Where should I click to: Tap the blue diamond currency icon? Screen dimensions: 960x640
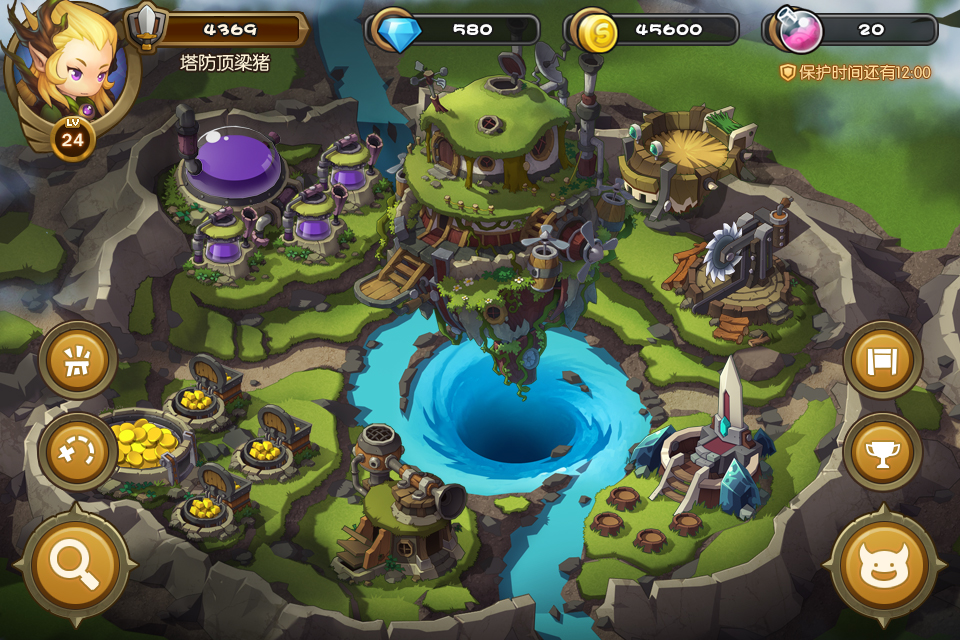[x=398, y=29]
